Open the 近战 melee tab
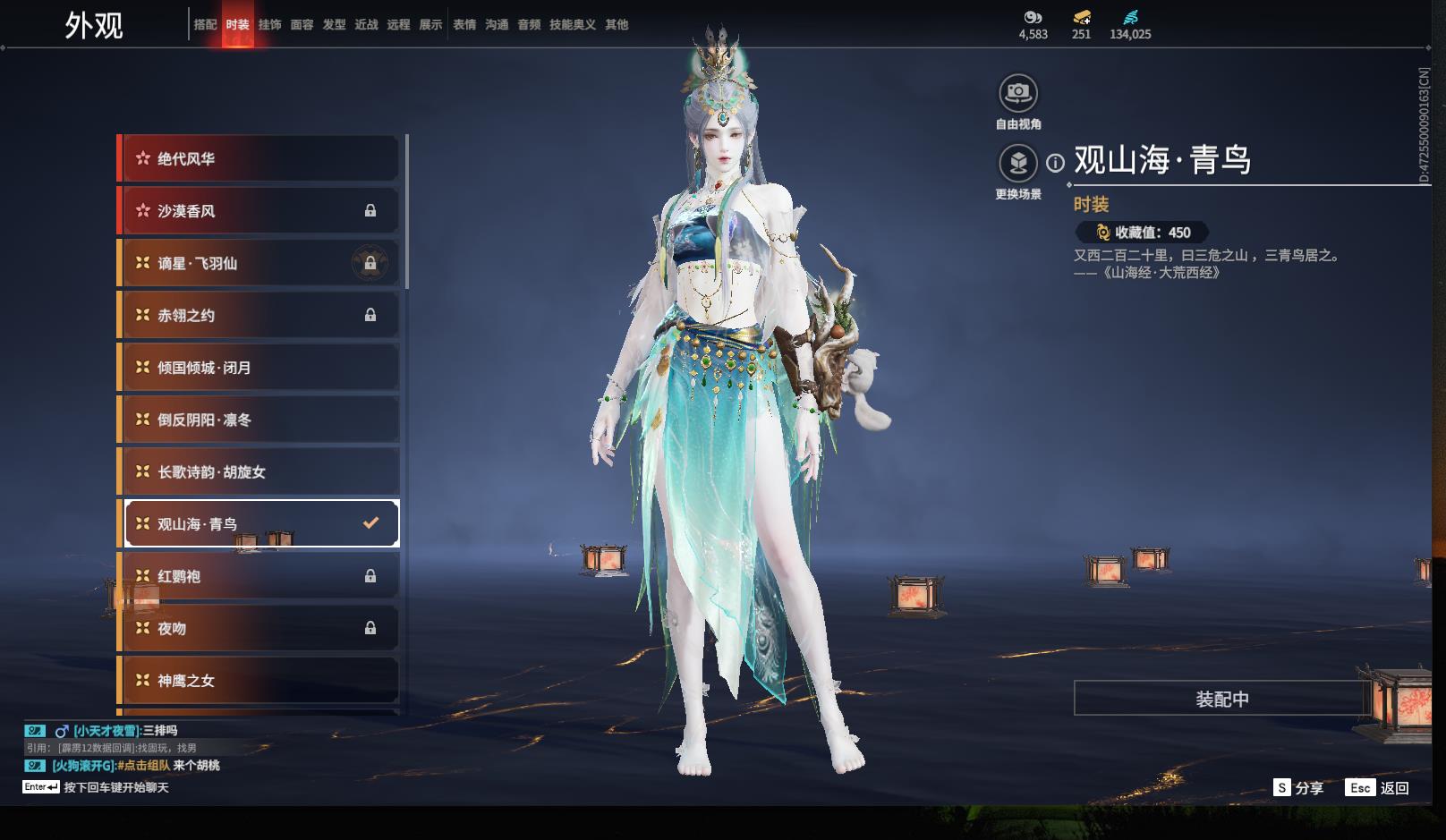This screenshot has height=840, width=1446. pyautogui.click(x=366, y=25)
